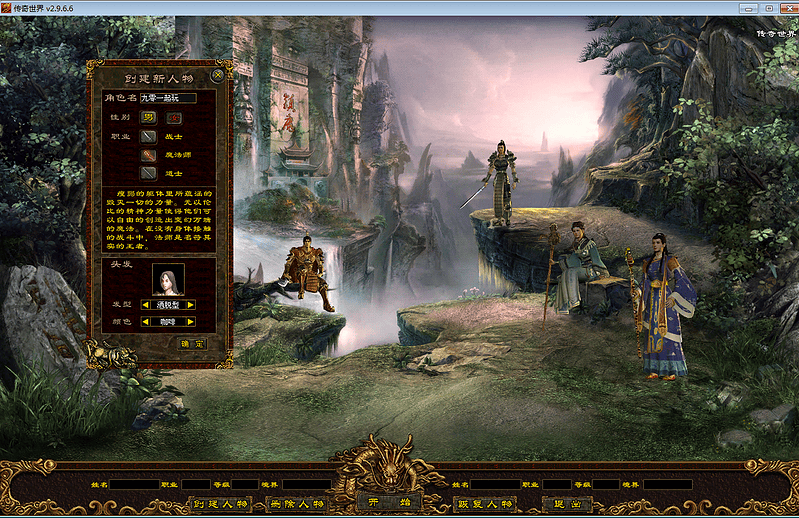The width and height of the screenshot is (799, 518).
Task: Switch to the previous 发型 hairstyle
Action: [x=146, y=304]
